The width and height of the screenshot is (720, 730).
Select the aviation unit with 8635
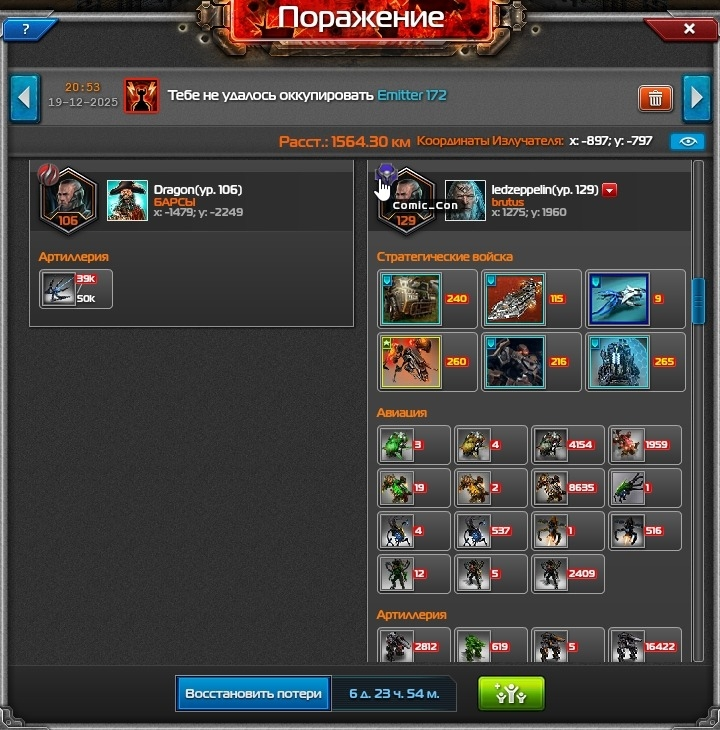(551, 488)
